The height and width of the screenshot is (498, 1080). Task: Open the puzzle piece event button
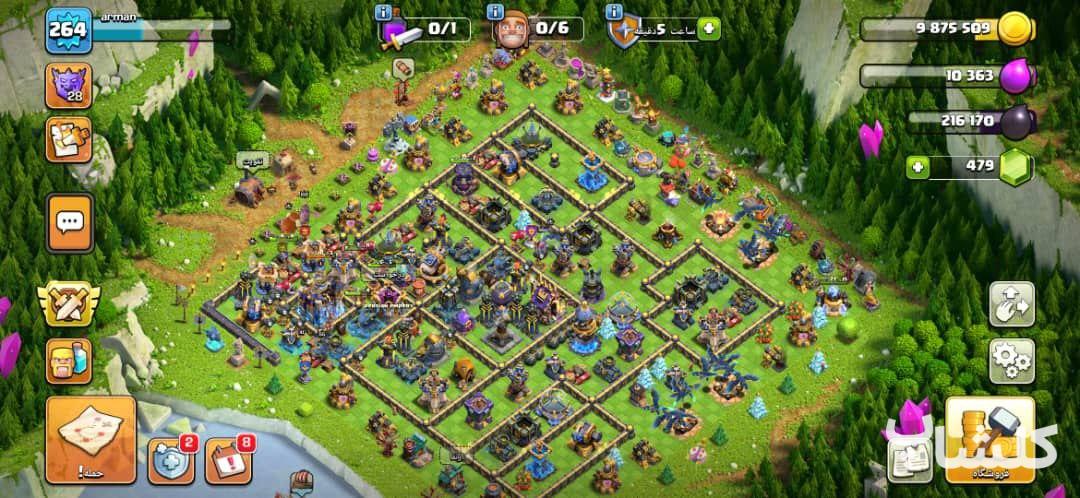coord(68,139)
